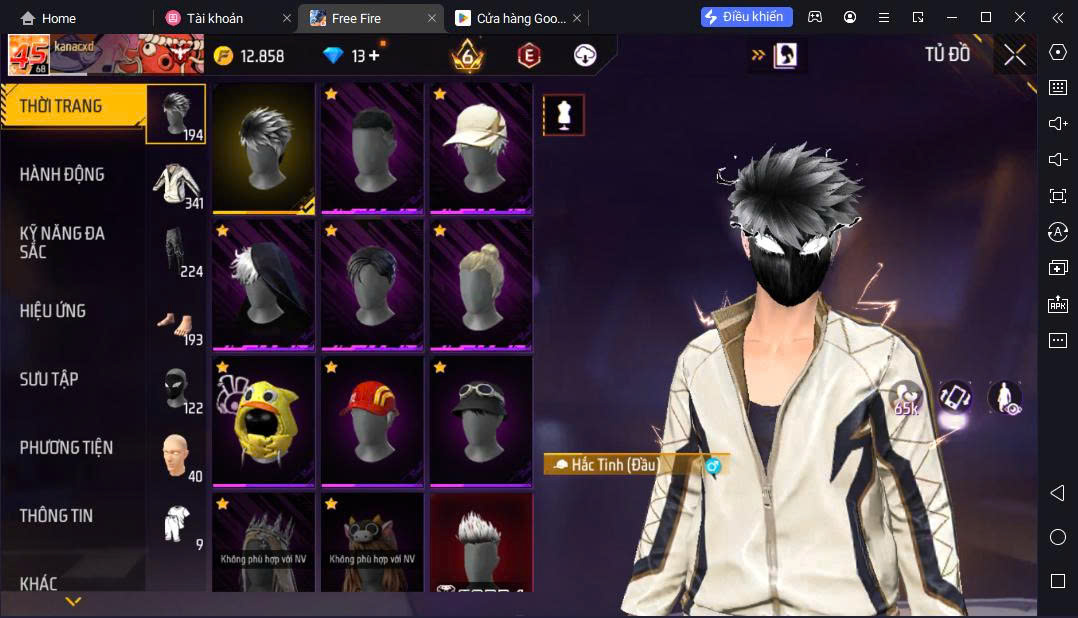
Task: Open the shoes subcategory with bare feet
Action: [176, 321]
